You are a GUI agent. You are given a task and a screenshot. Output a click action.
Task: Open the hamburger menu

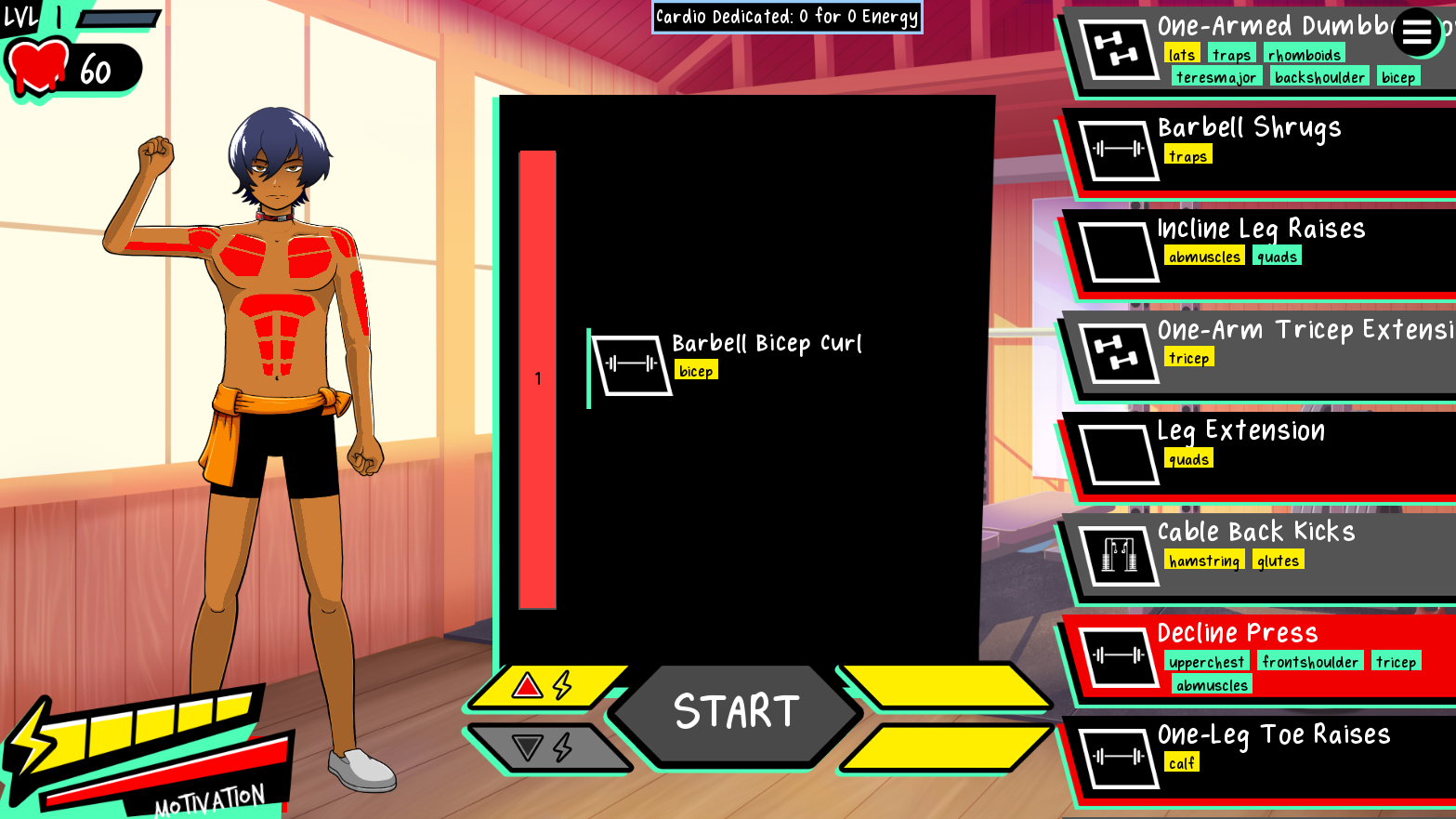pyautogui.click(x=1416, y=33)
